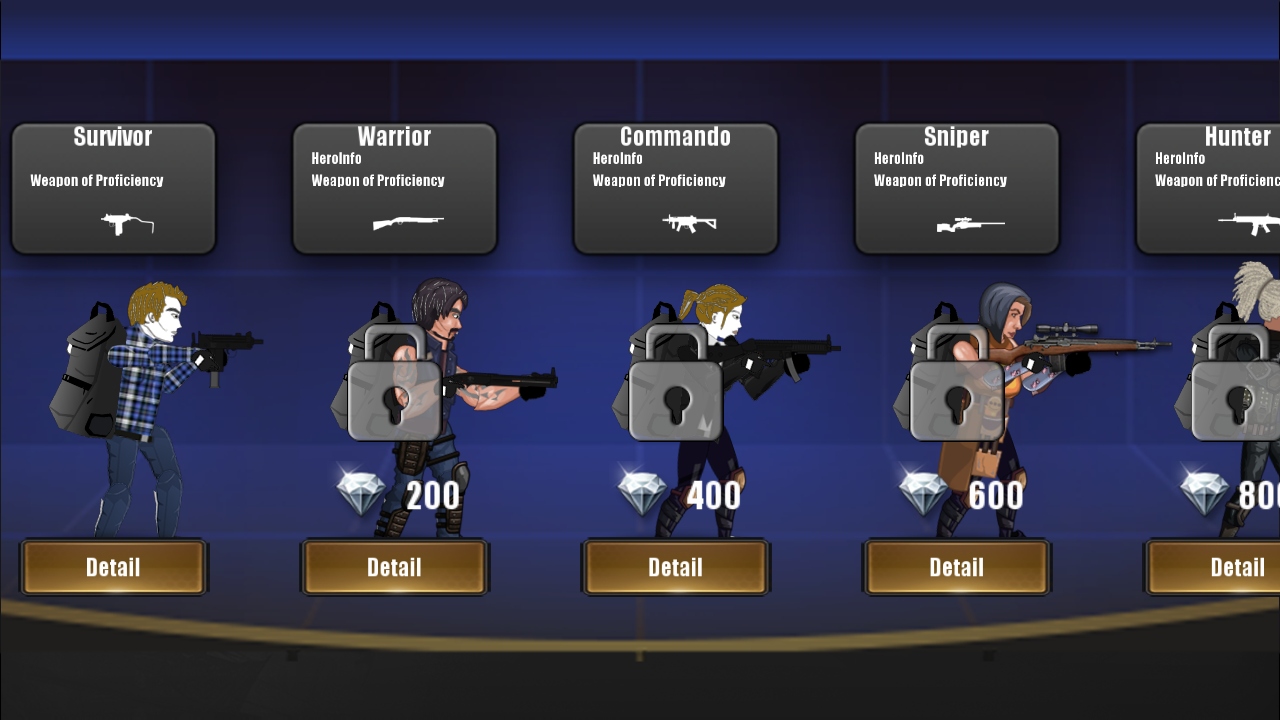The width and height of the screenshot is (1280, 720).
Task: Choose the Warrior info card
Action: tap(394, 189)
